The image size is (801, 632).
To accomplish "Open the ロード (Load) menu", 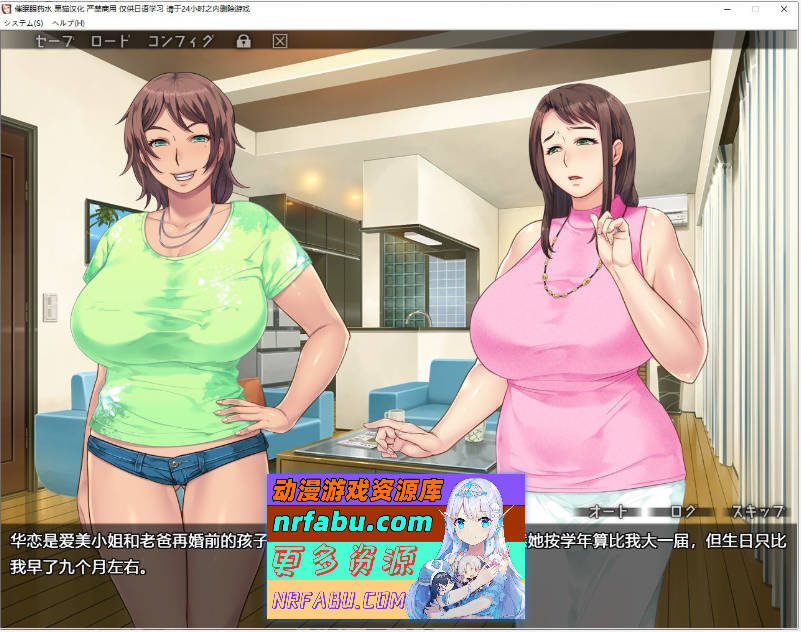I will click(x=110, y=41).
